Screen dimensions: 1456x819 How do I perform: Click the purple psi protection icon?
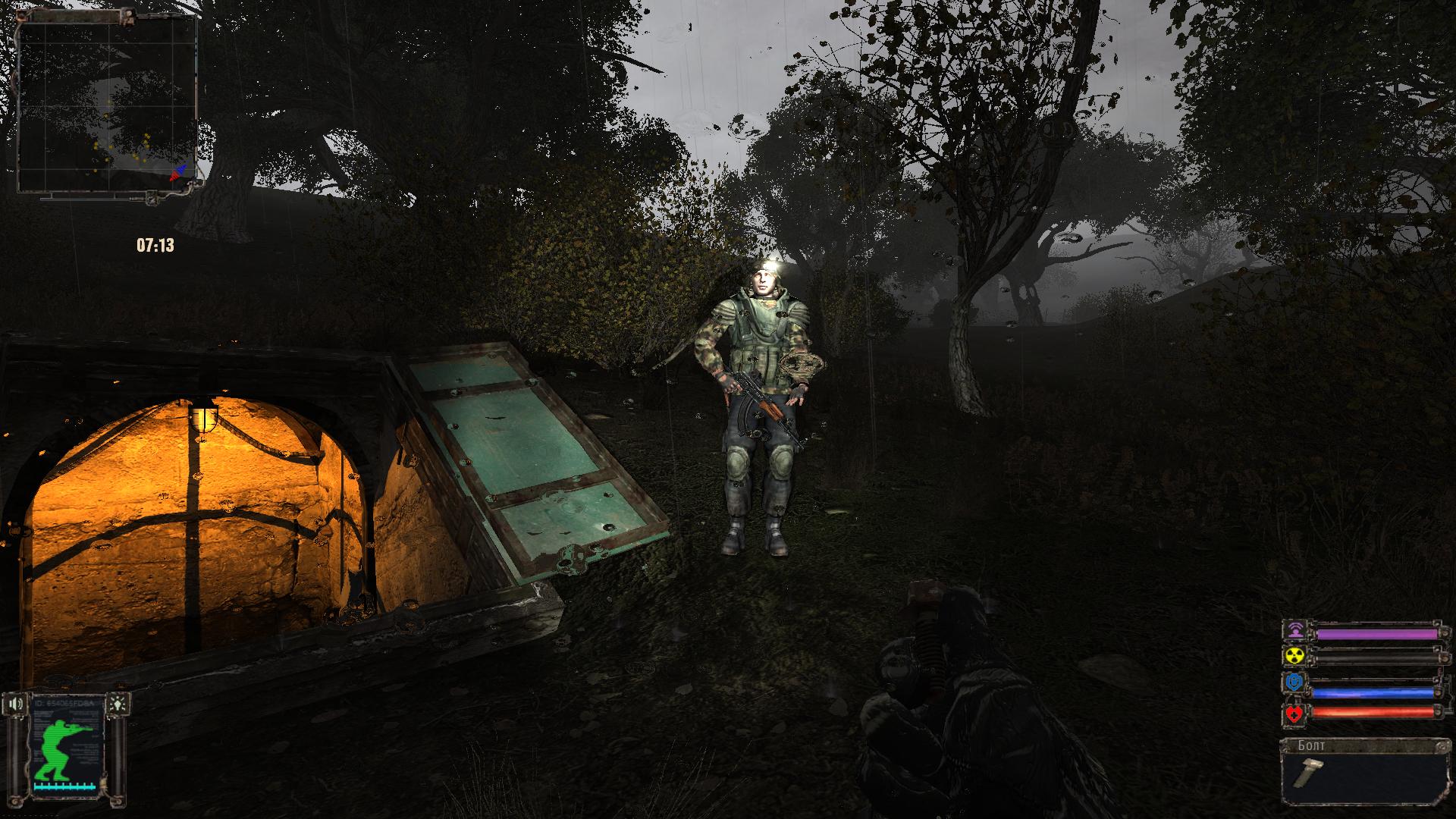[1294, 630]
